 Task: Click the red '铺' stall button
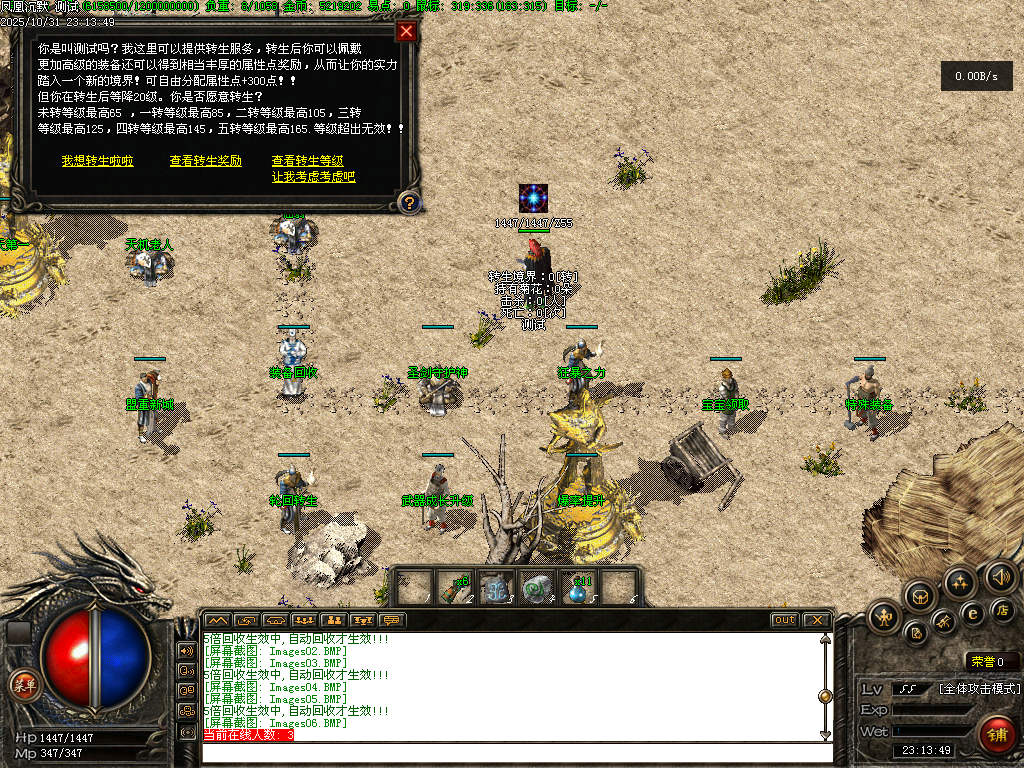click(x=997, y=733)
